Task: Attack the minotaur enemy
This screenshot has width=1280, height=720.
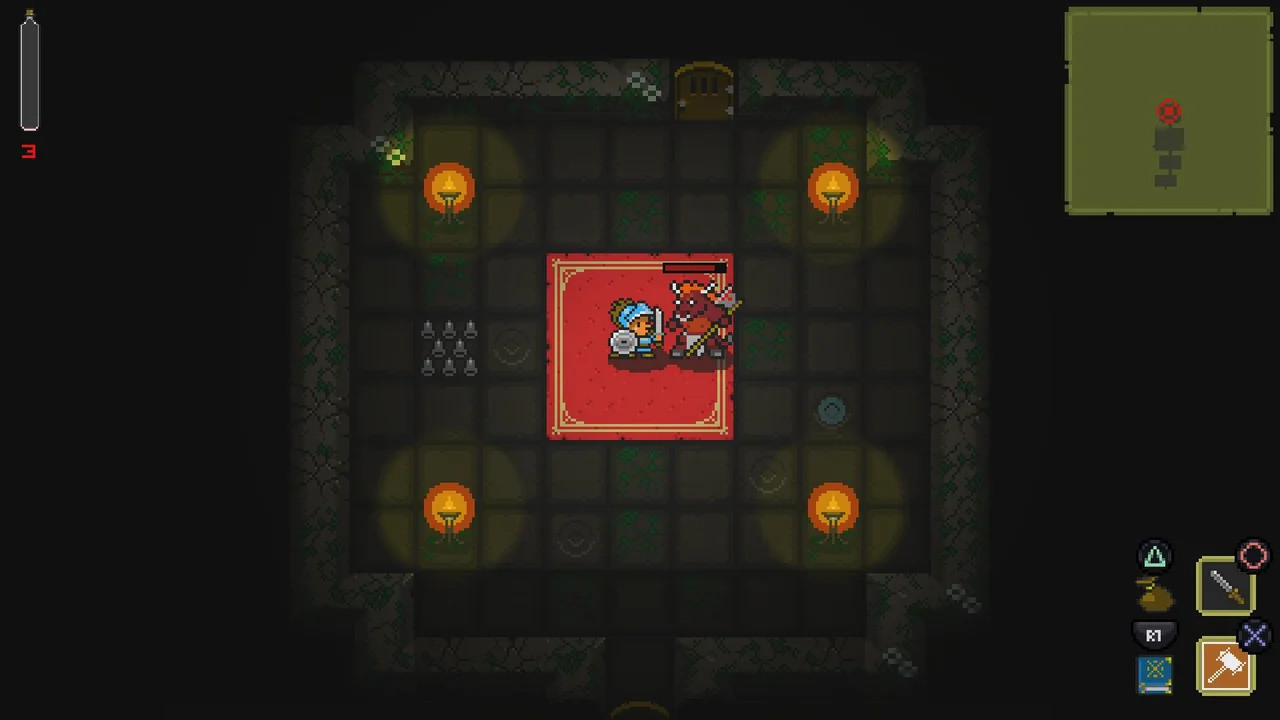Action: [x=693, y=320]
